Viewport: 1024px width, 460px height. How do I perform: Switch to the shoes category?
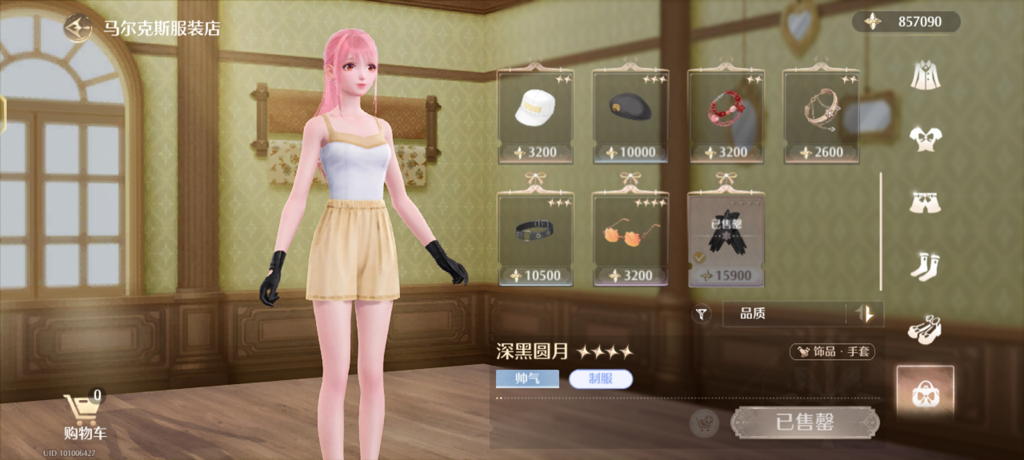(x=923, y=329)
